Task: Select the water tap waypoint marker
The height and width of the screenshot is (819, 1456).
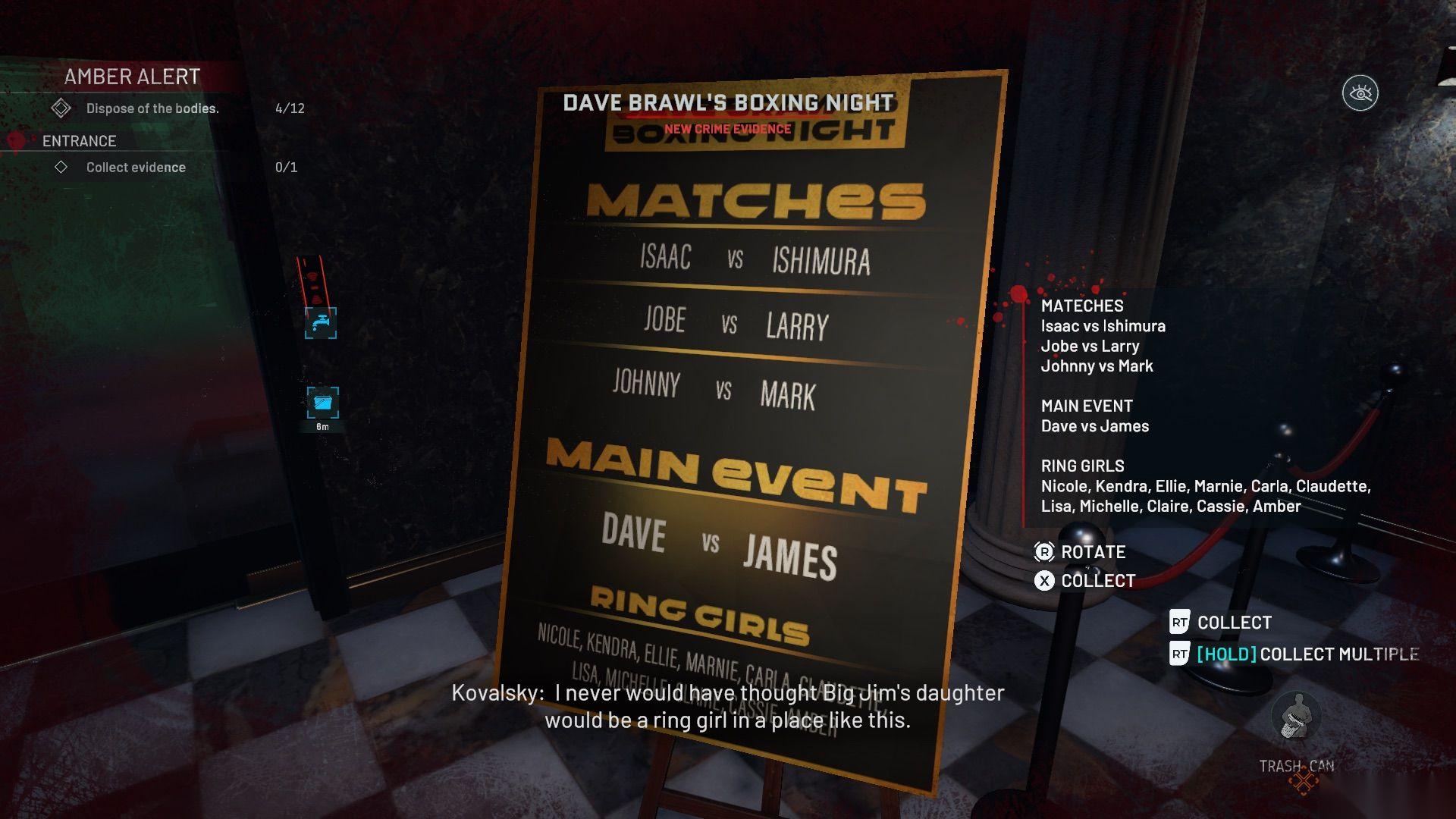Action: tap(321, 323)
